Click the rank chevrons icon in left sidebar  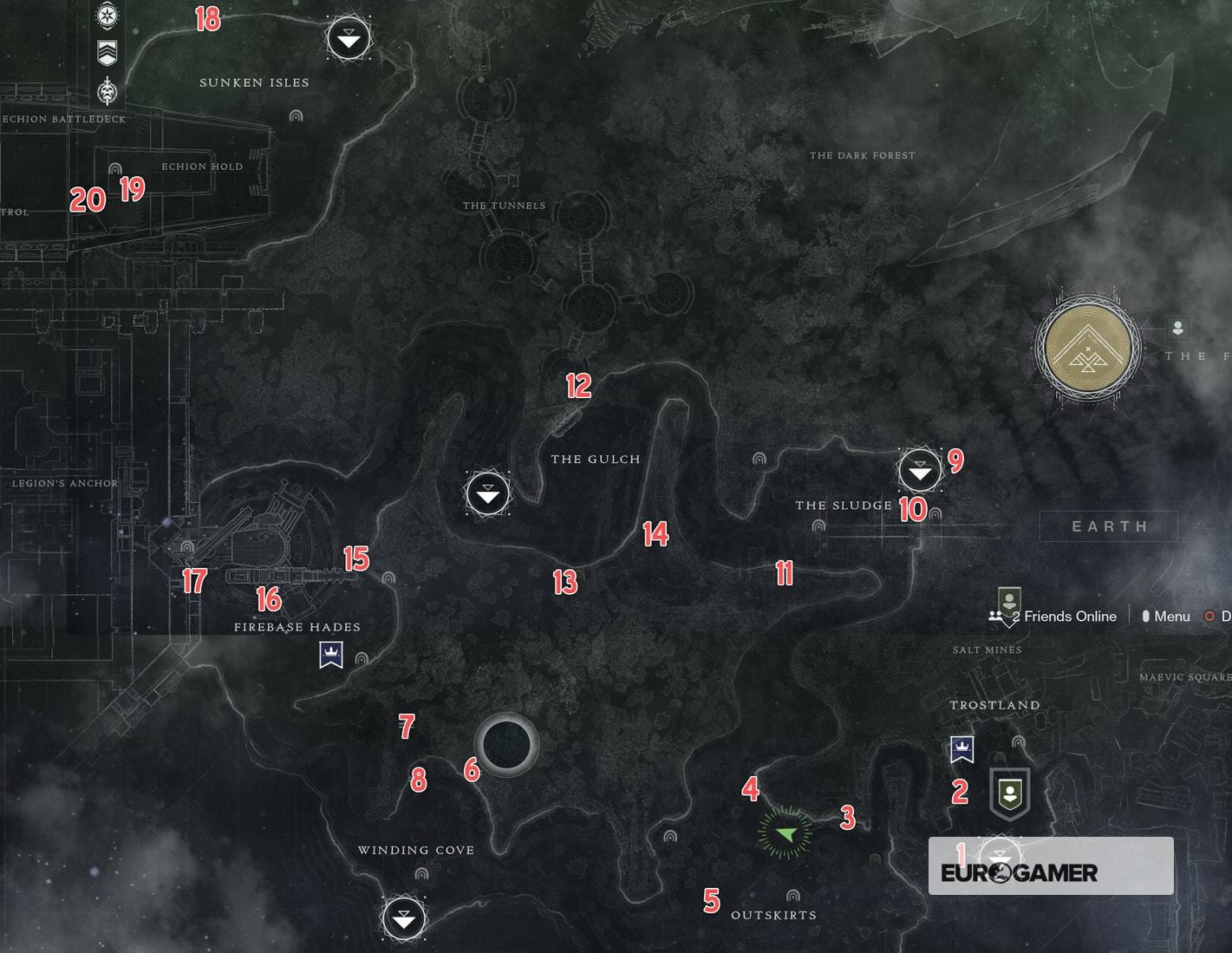coord(107,54)
